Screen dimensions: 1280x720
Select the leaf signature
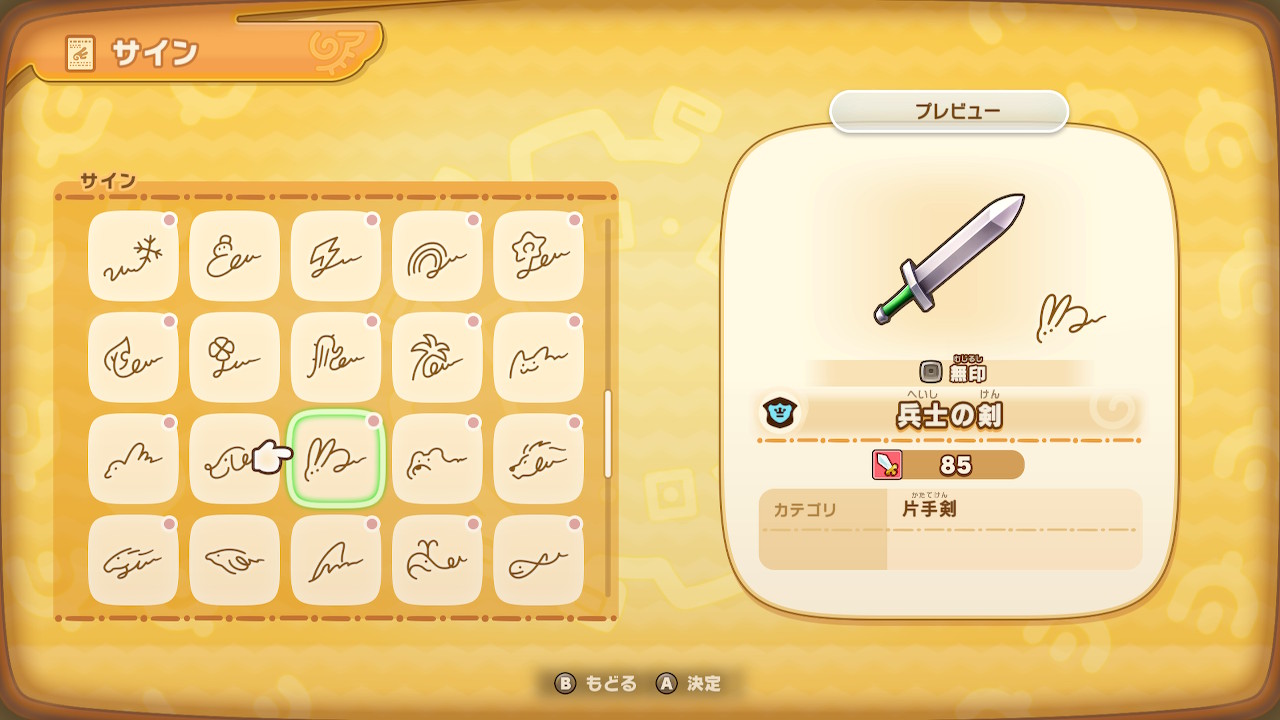pyautogui.click(x=134, y=358)
